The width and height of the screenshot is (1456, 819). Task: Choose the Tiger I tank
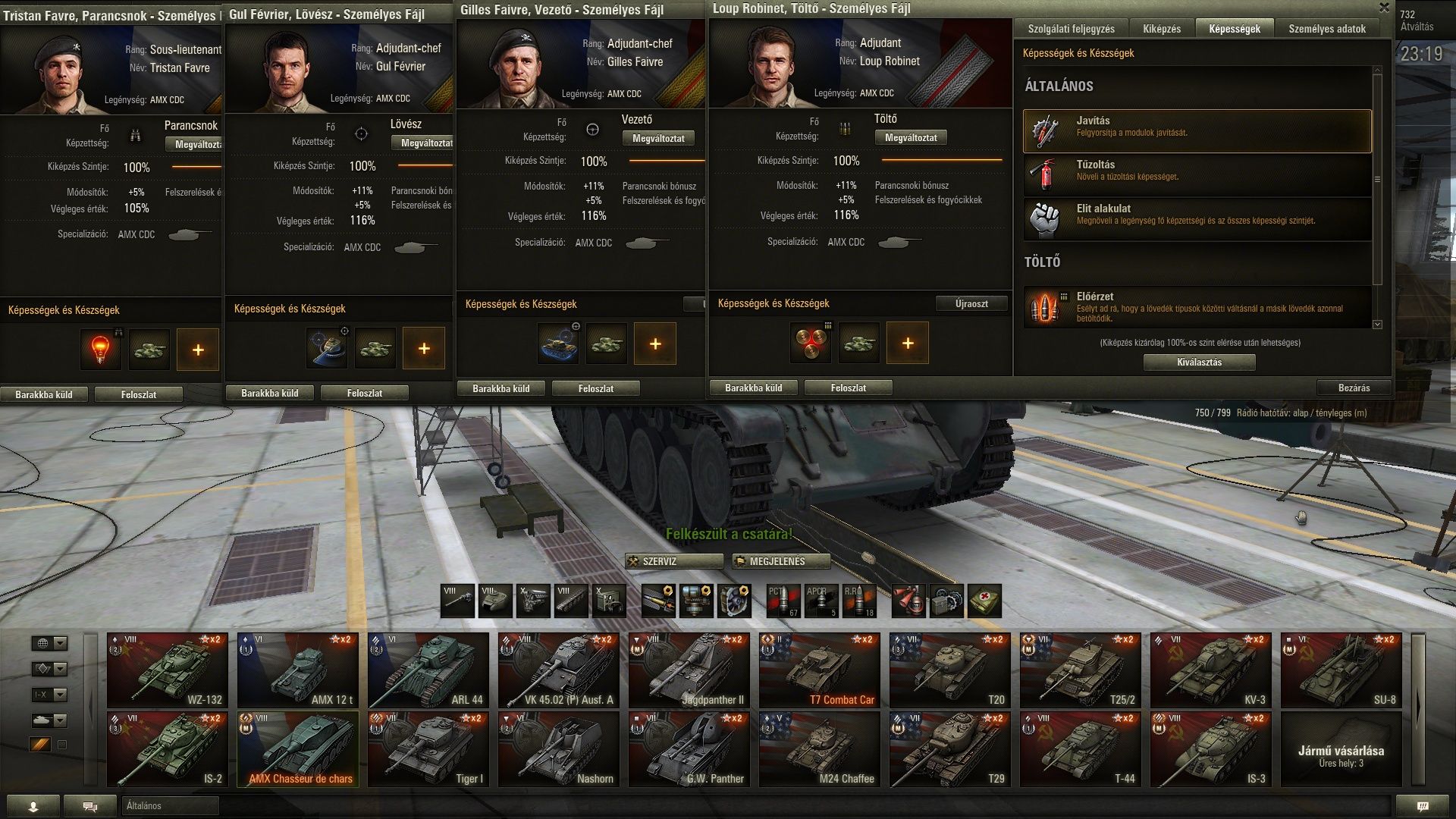click(x=428, y=749)
